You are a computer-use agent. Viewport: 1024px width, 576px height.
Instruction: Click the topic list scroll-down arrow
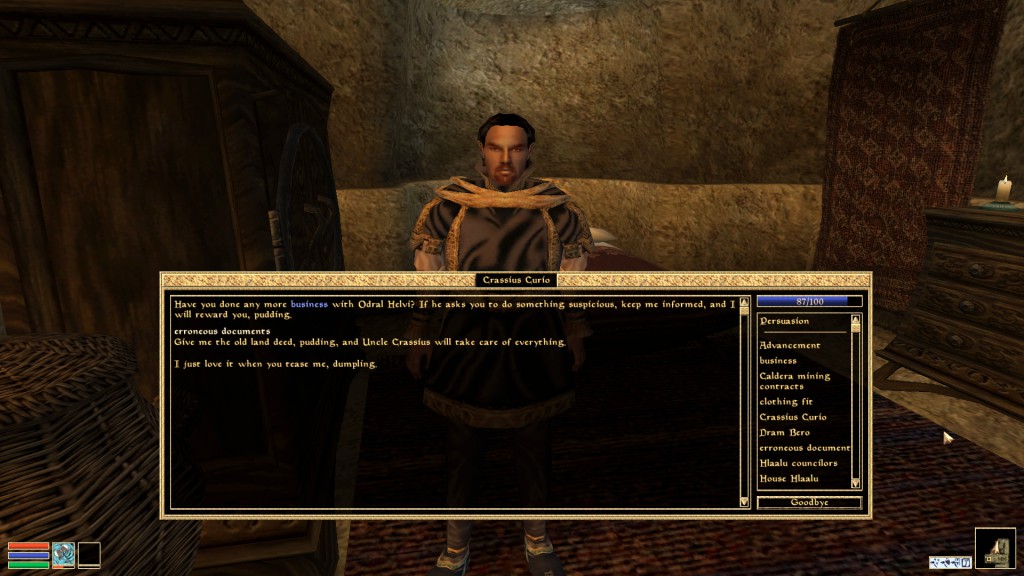[855, 483]
